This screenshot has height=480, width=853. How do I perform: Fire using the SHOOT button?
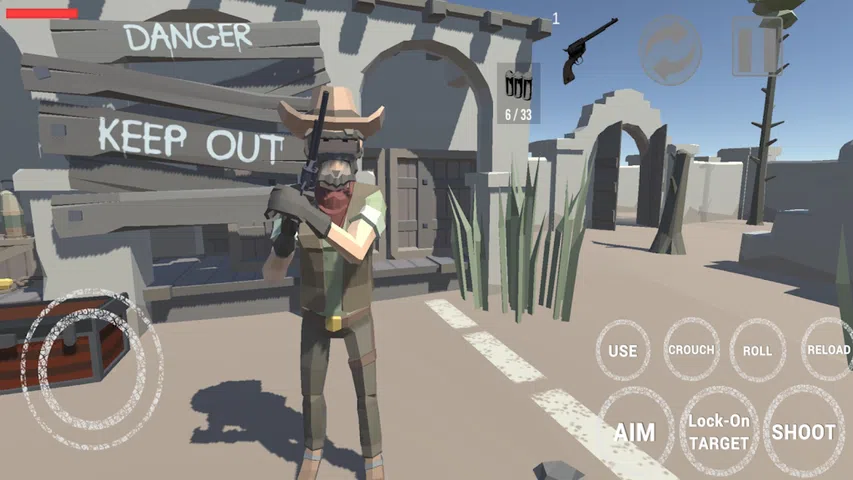(803, 432)
